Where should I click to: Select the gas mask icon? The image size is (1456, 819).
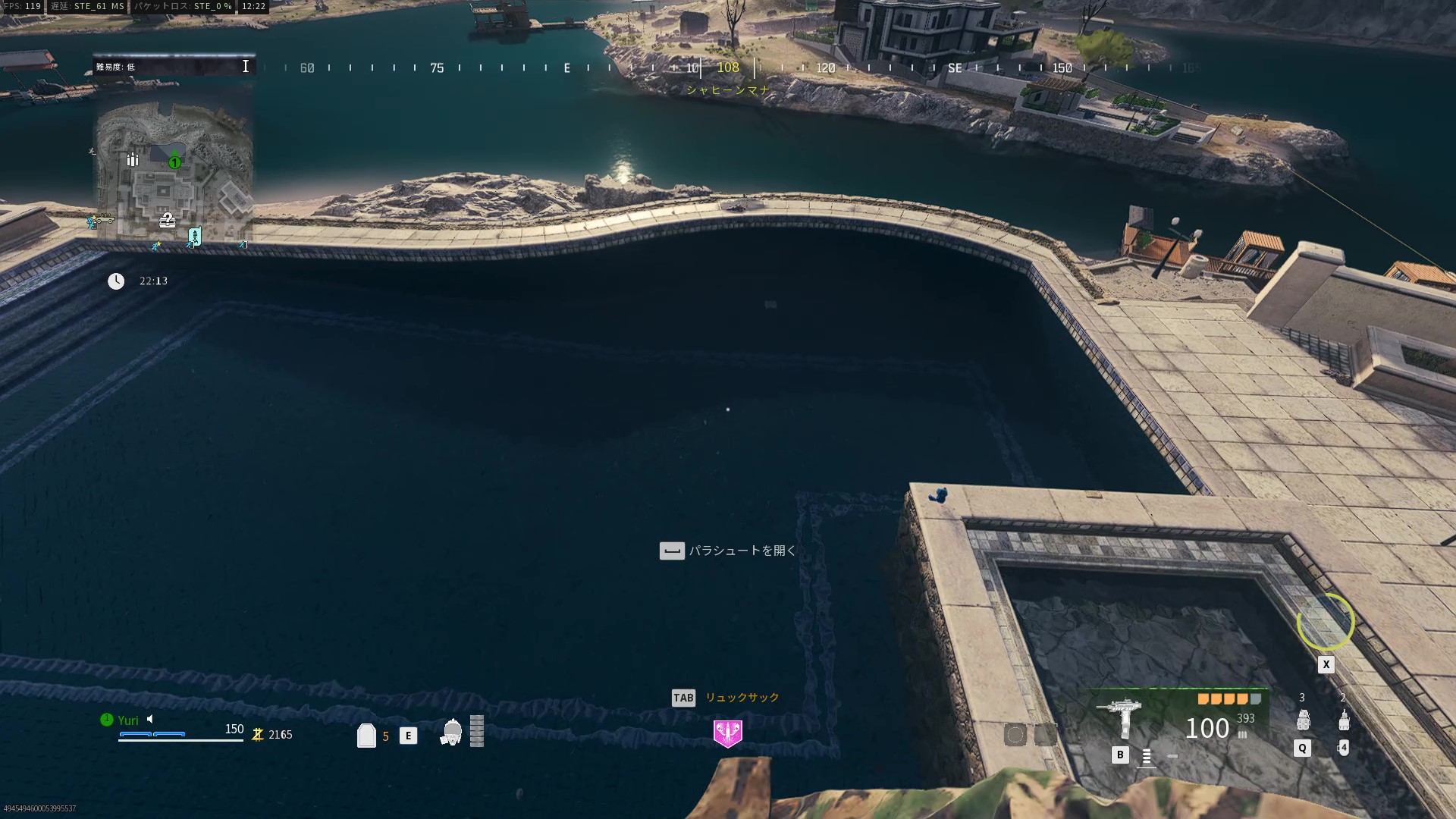(x=452, y=733)
